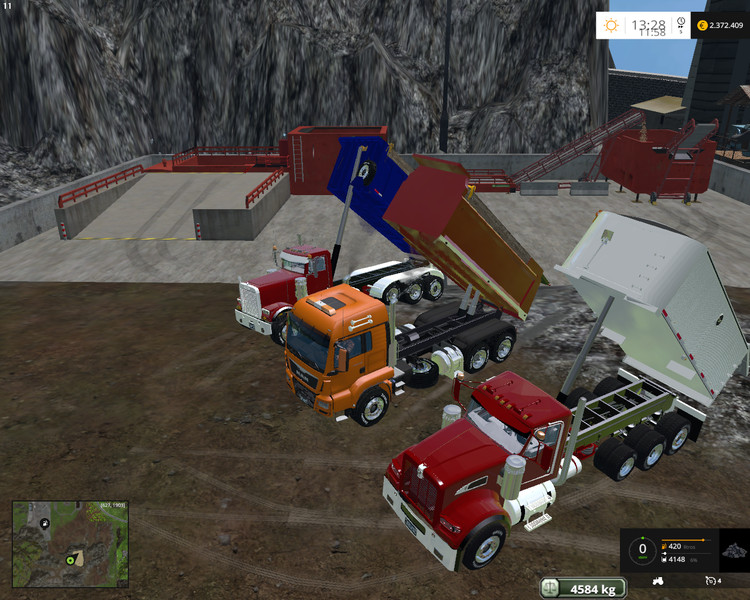Click the cruise control speed icon

(x=712, y=580)
